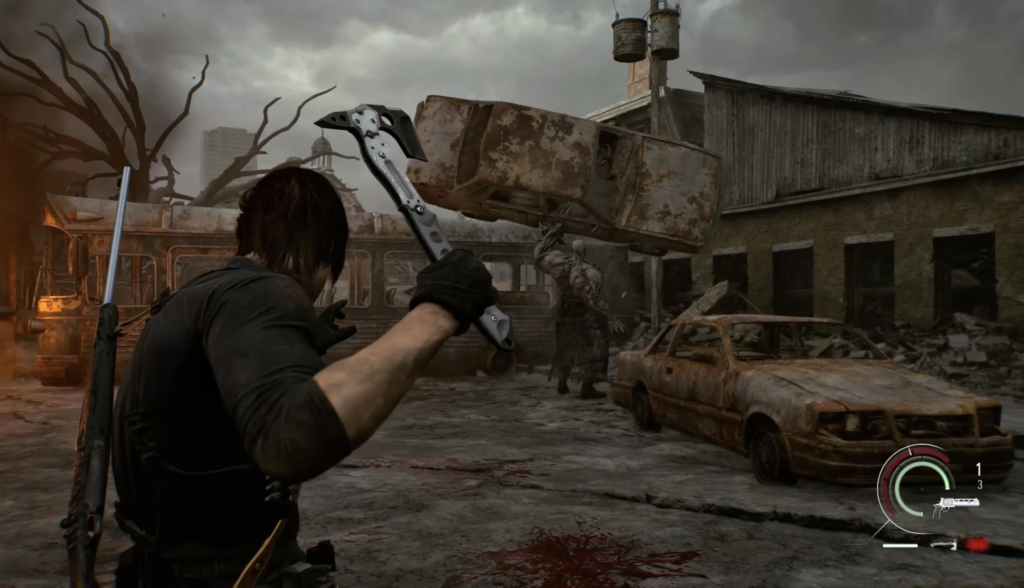Click the hatchet icon under the gauge
The image size is (1024, 588).
click(x=942, y=544)
